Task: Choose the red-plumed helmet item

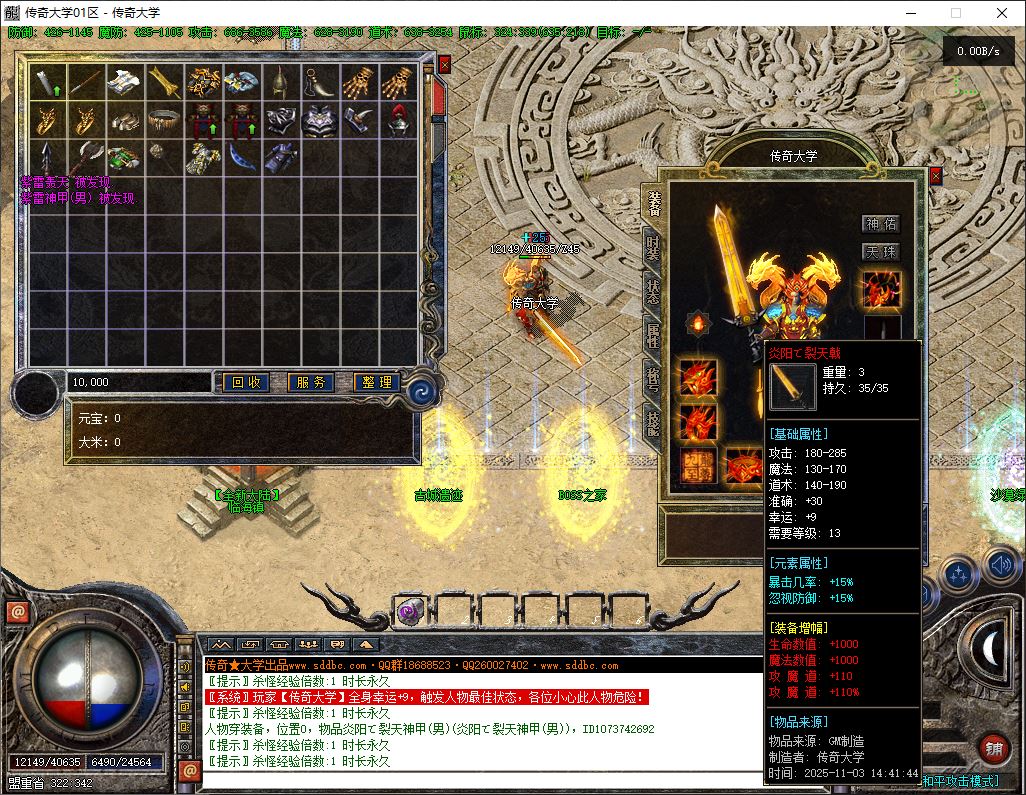Action: [399, 119]
